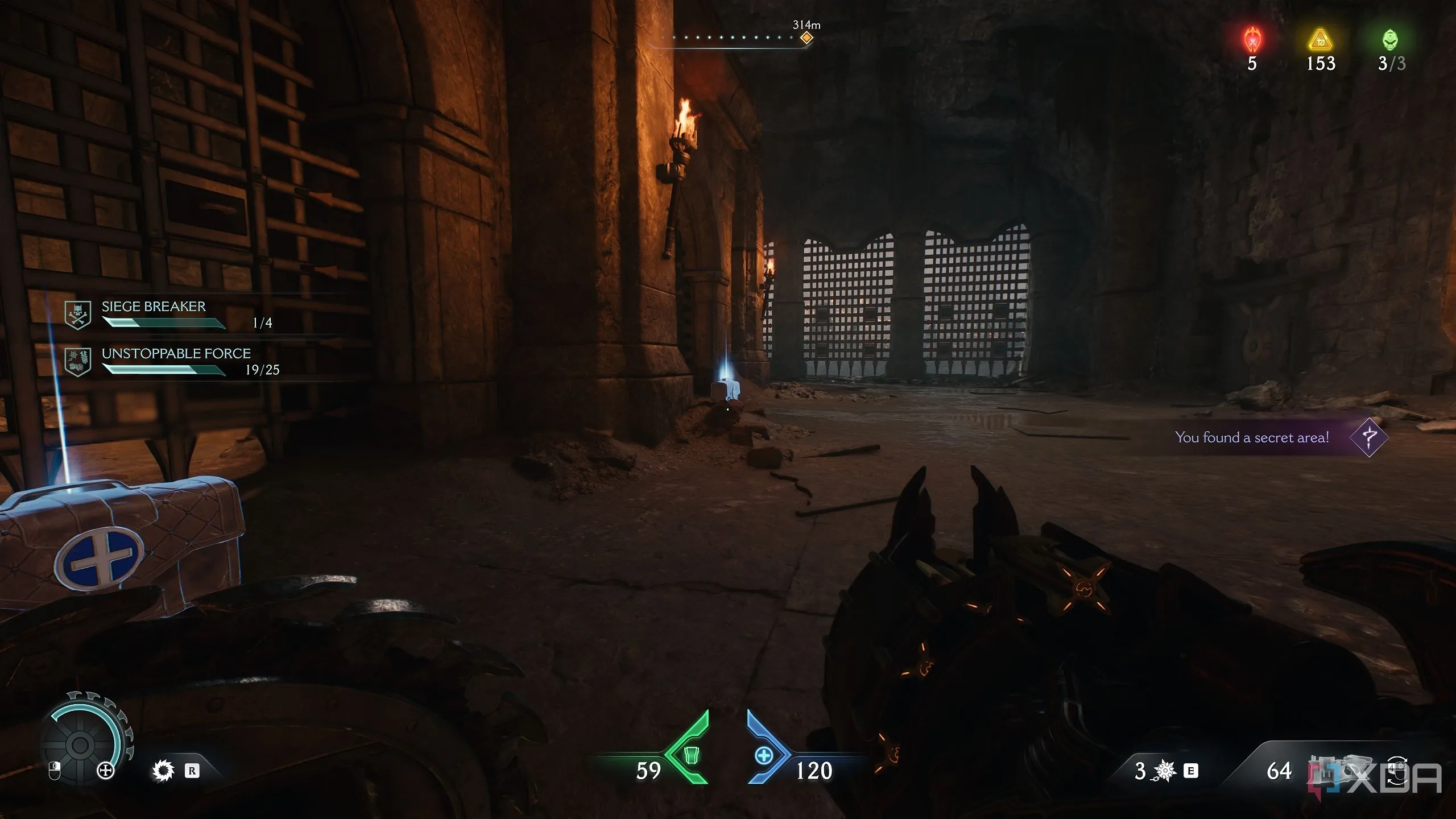The image size is (1456, 819).
Task: Select the Siege Breaker challenge tracker
Action: point(154,315)
